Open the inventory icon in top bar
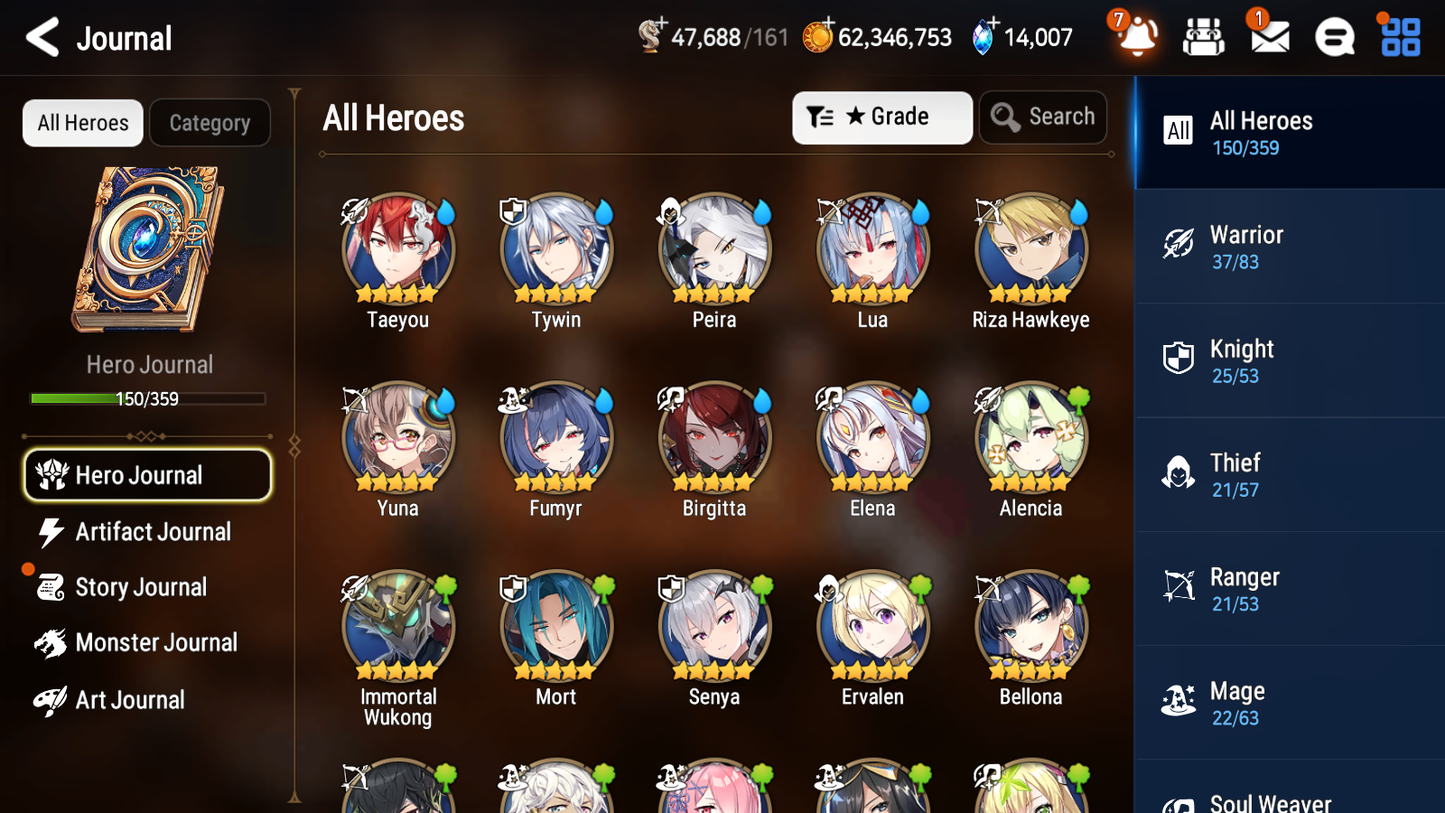The height and width of the screenshot is (813, 1445). (1203, 37)
